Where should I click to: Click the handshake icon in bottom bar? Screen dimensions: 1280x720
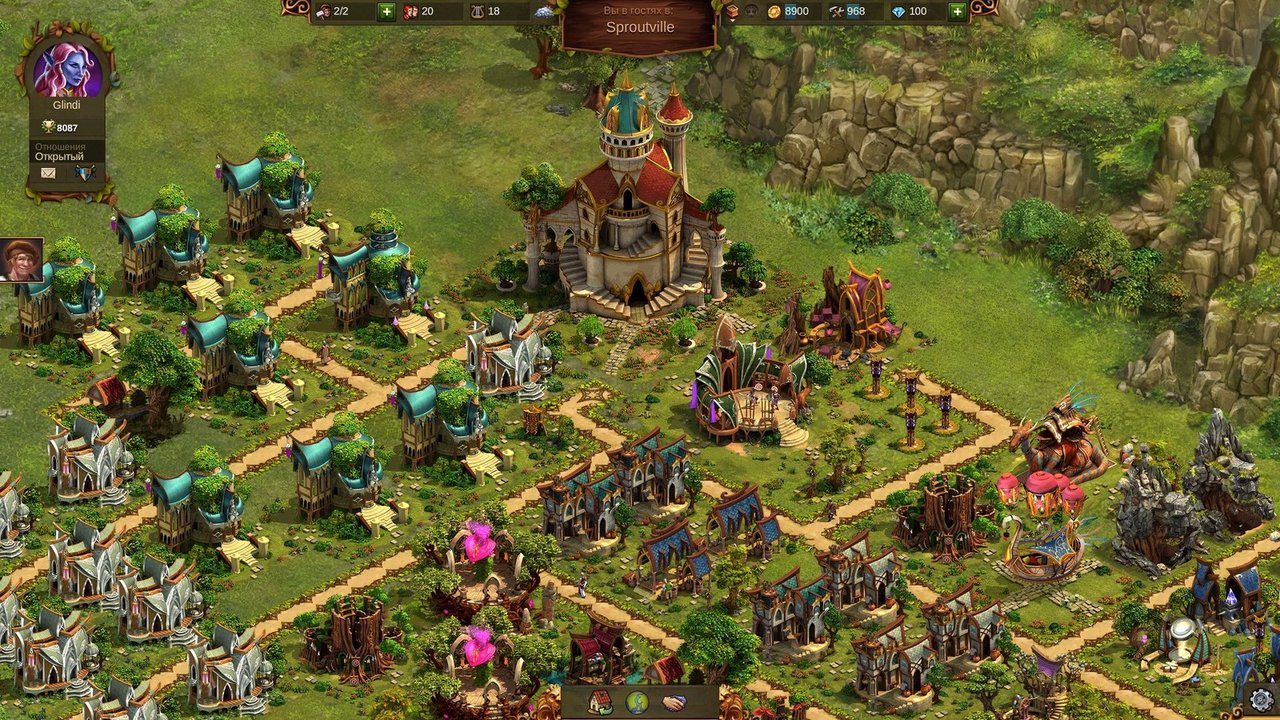tap(675, 702)
